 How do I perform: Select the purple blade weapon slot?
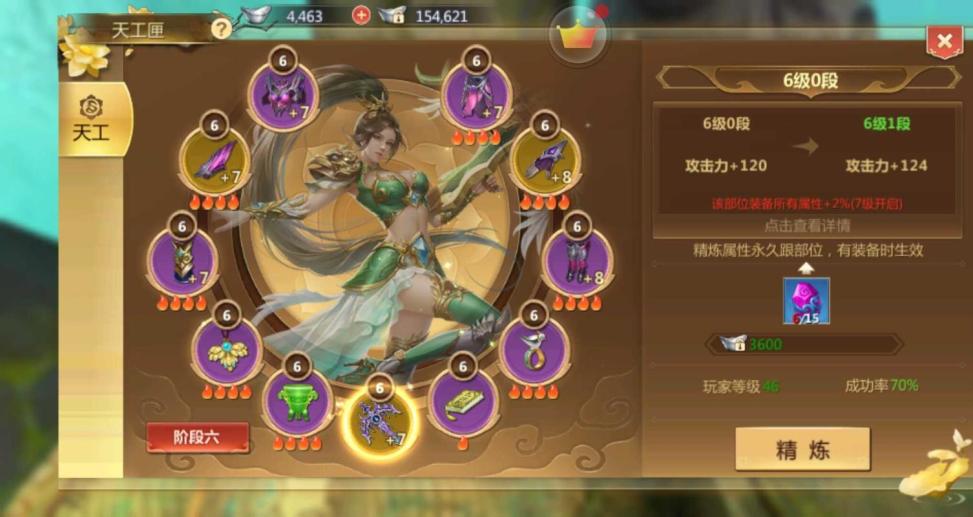click(x=215, y=161)
